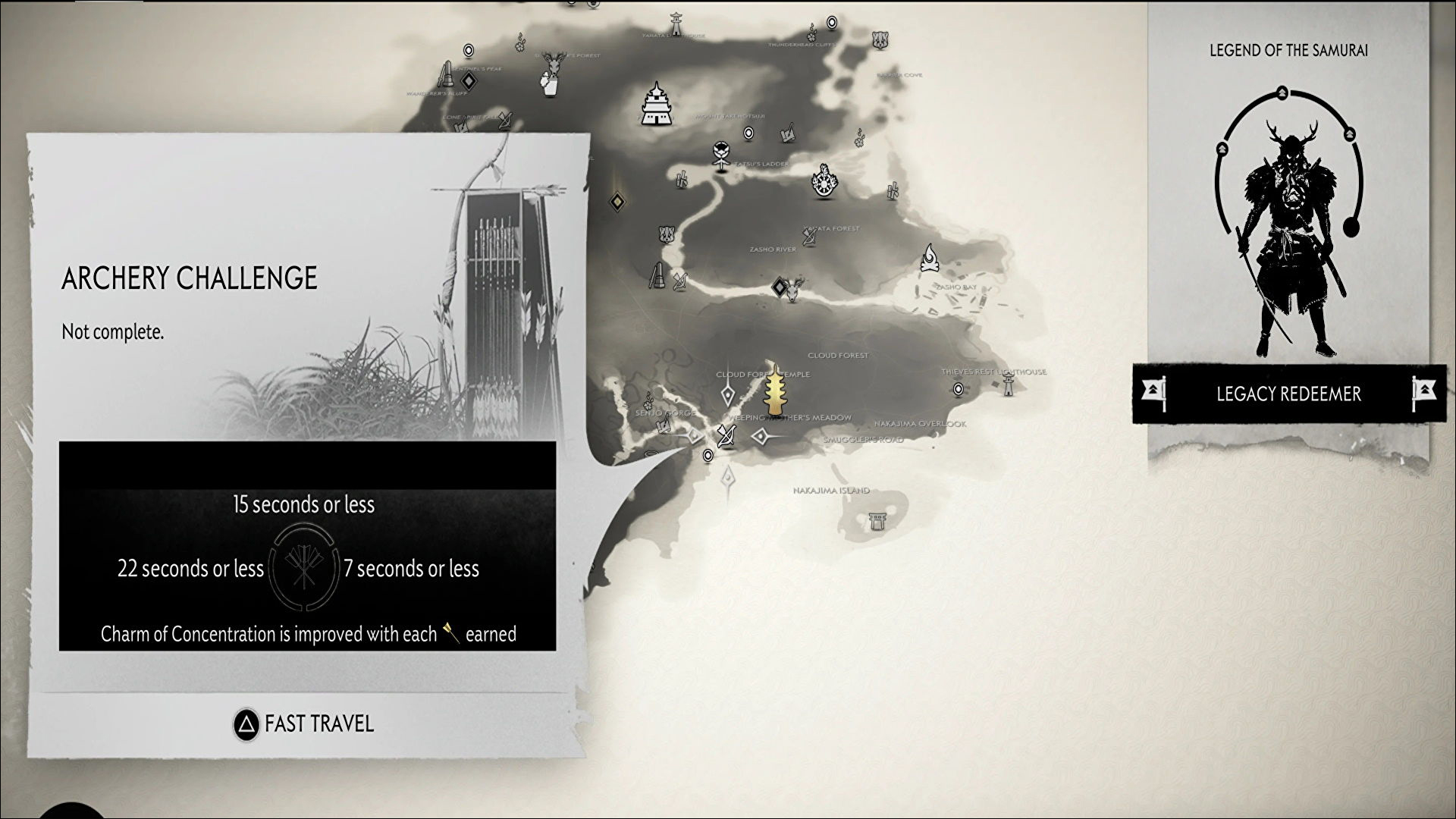Select the Thieves Rest Lighthouse marker
The width and height of the screenshot is (1456, 819).
point(1008,384)
